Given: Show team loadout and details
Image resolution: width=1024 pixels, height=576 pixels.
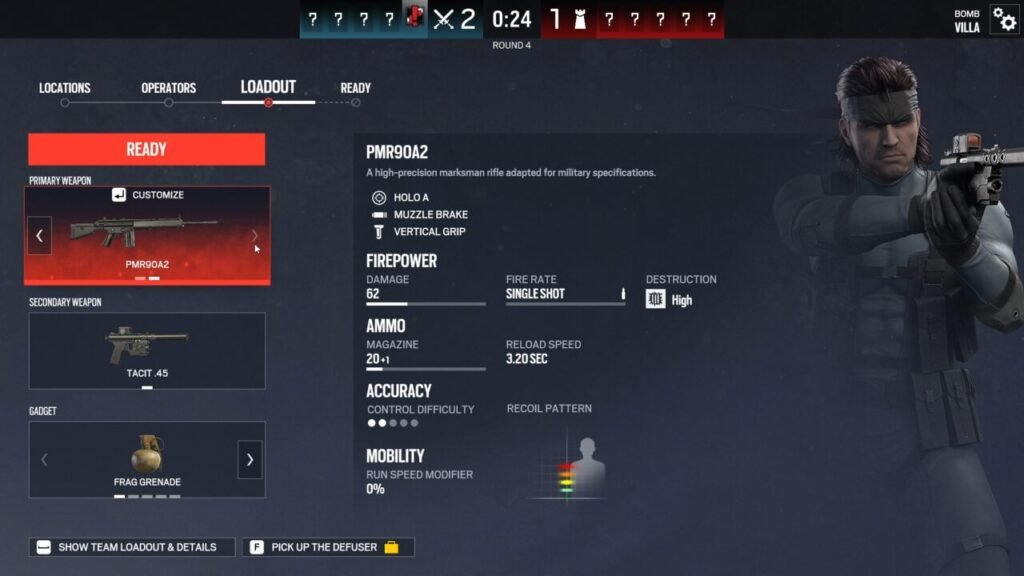Looking at the screenshot, I should [x=132, y=547].
